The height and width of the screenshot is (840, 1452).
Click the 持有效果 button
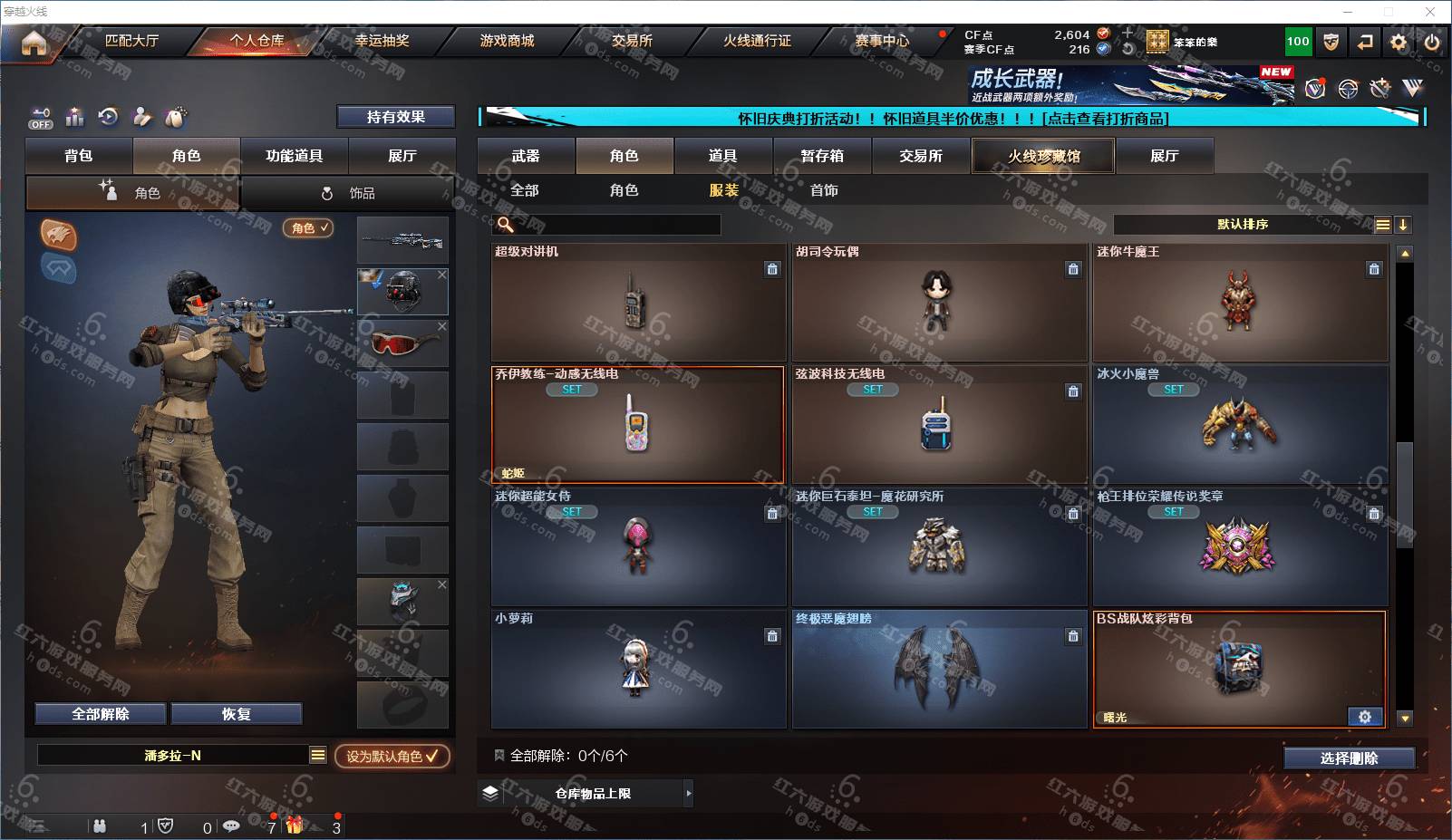(x=395, y=117)
